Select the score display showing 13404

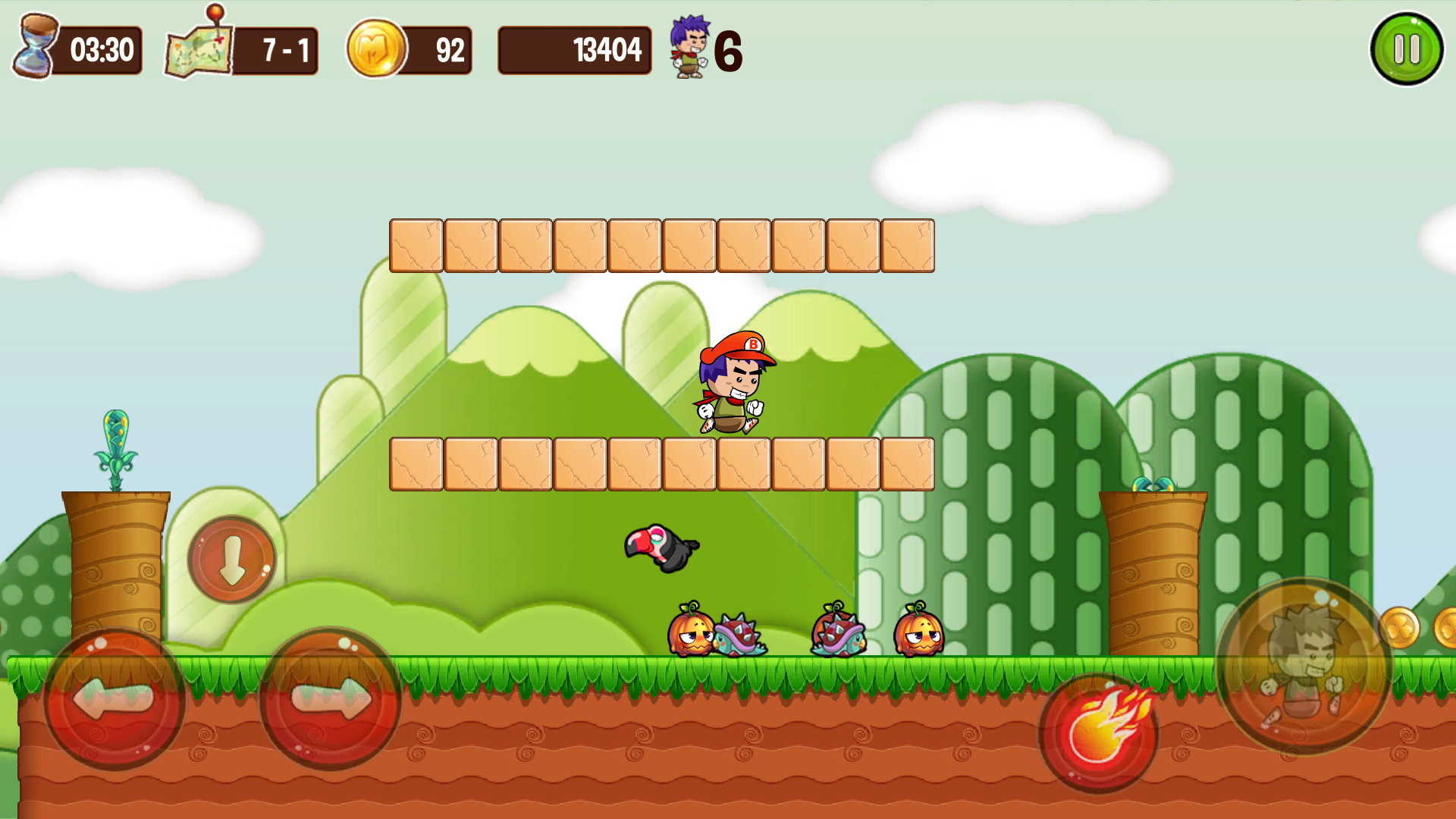click(x=574, y=50)
